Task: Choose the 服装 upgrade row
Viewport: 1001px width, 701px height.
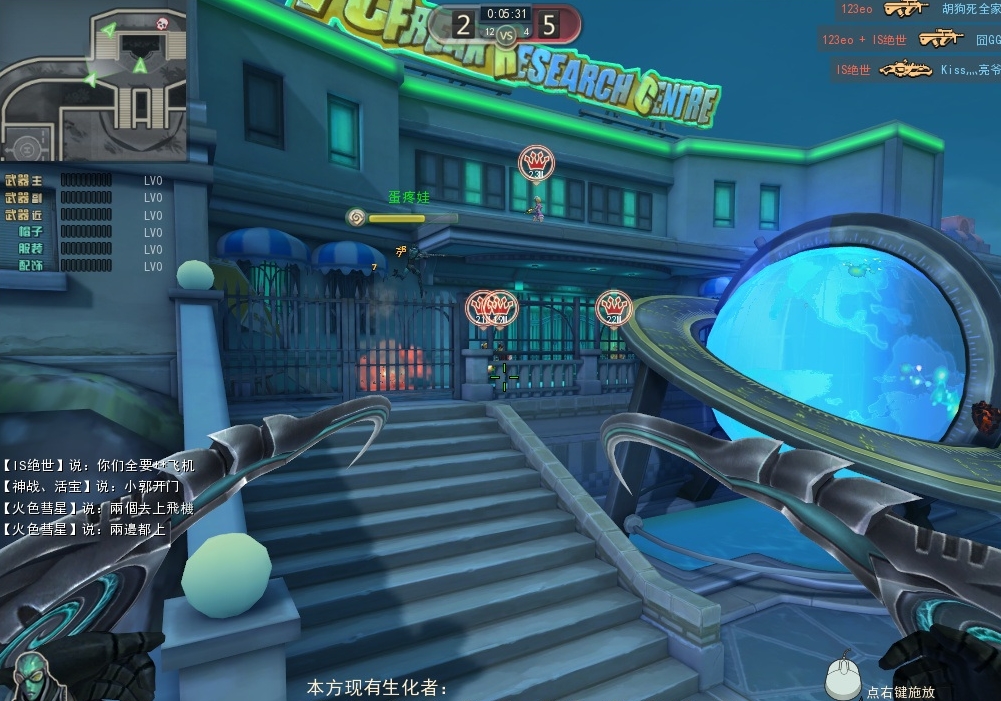Action: [84, 249]
